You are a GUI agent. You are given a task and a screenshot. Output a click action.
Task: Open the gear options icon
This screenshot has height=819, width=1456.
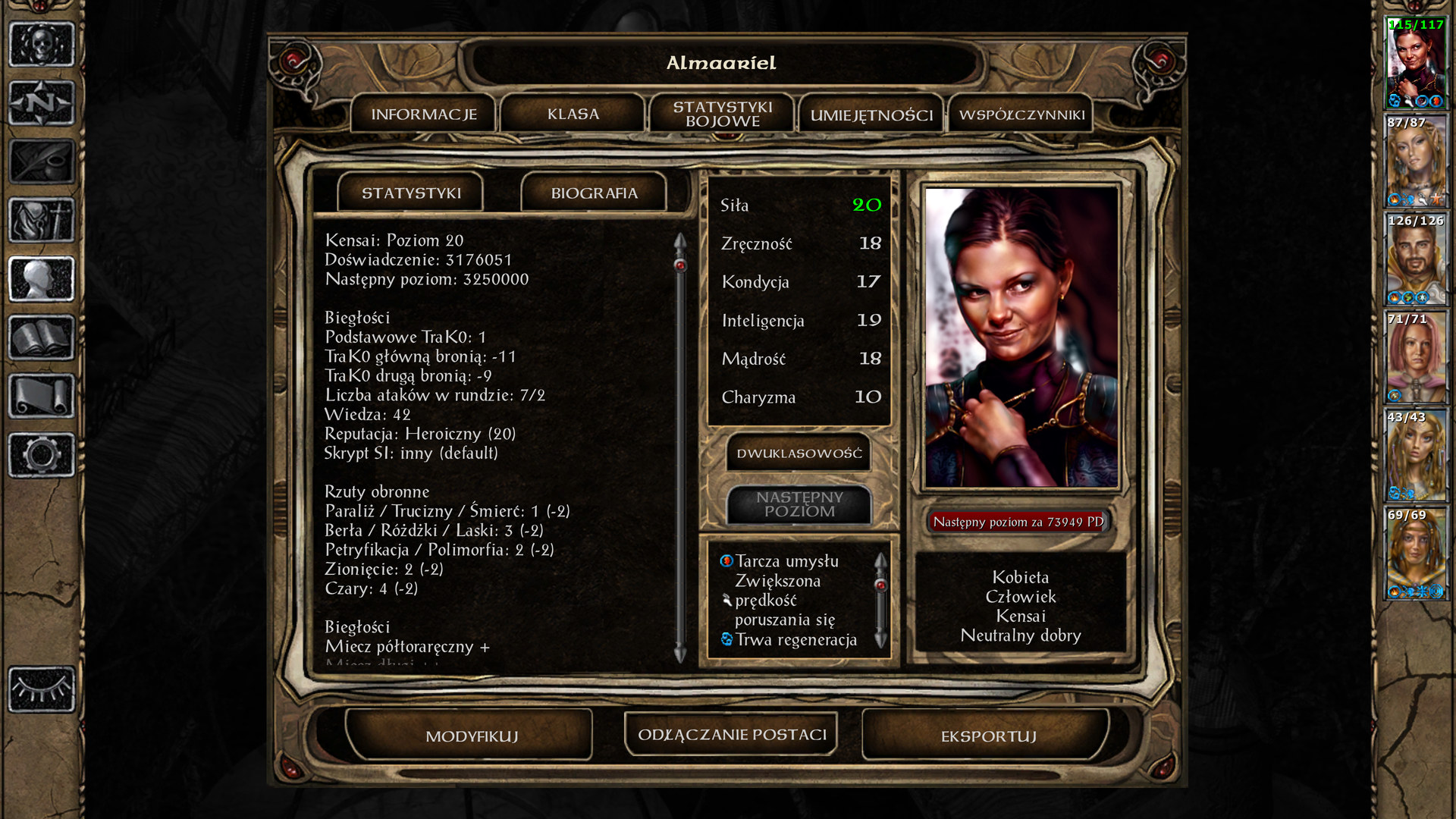(x=42, y=455)
